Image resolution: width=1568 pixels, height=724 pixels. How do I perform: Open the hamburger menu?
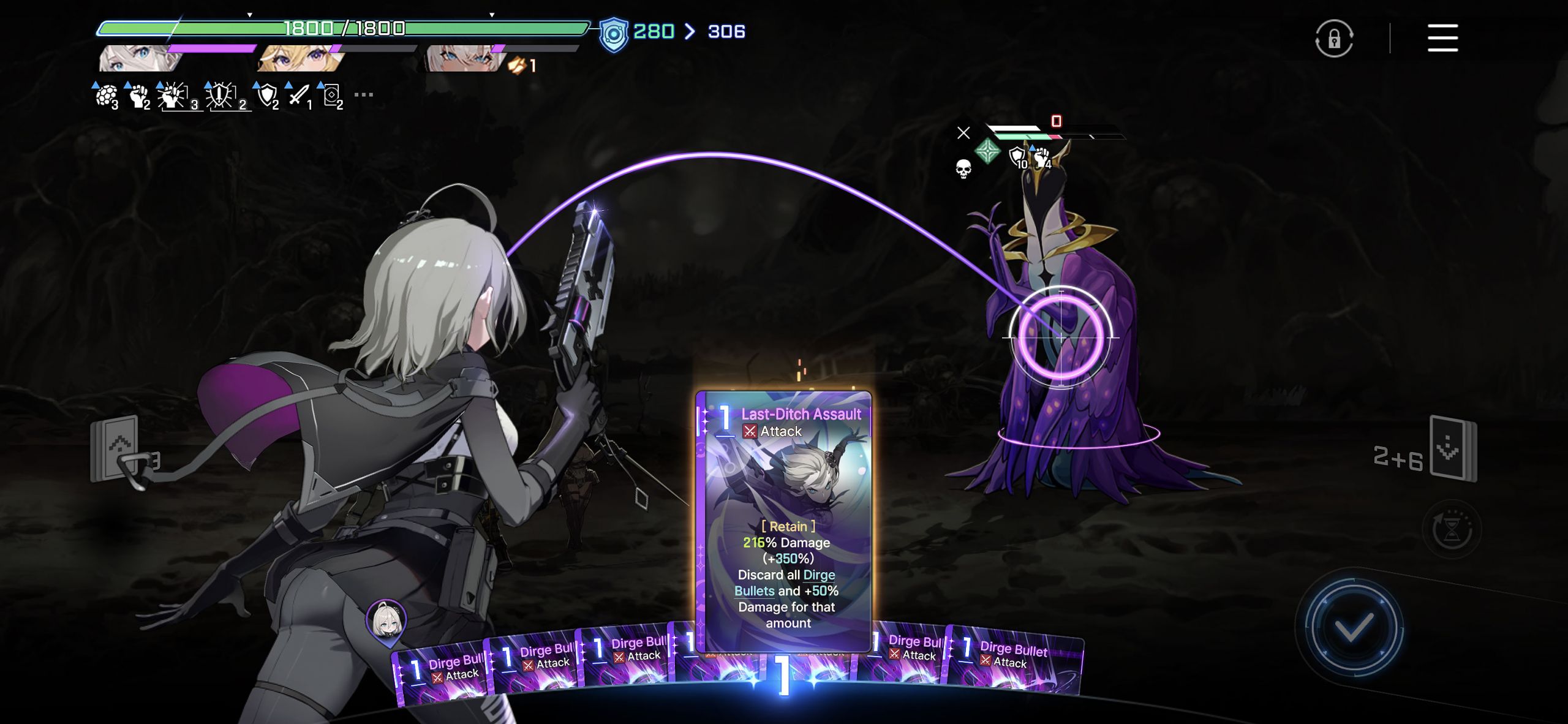pyautogui.click(x=1442, y=38)
